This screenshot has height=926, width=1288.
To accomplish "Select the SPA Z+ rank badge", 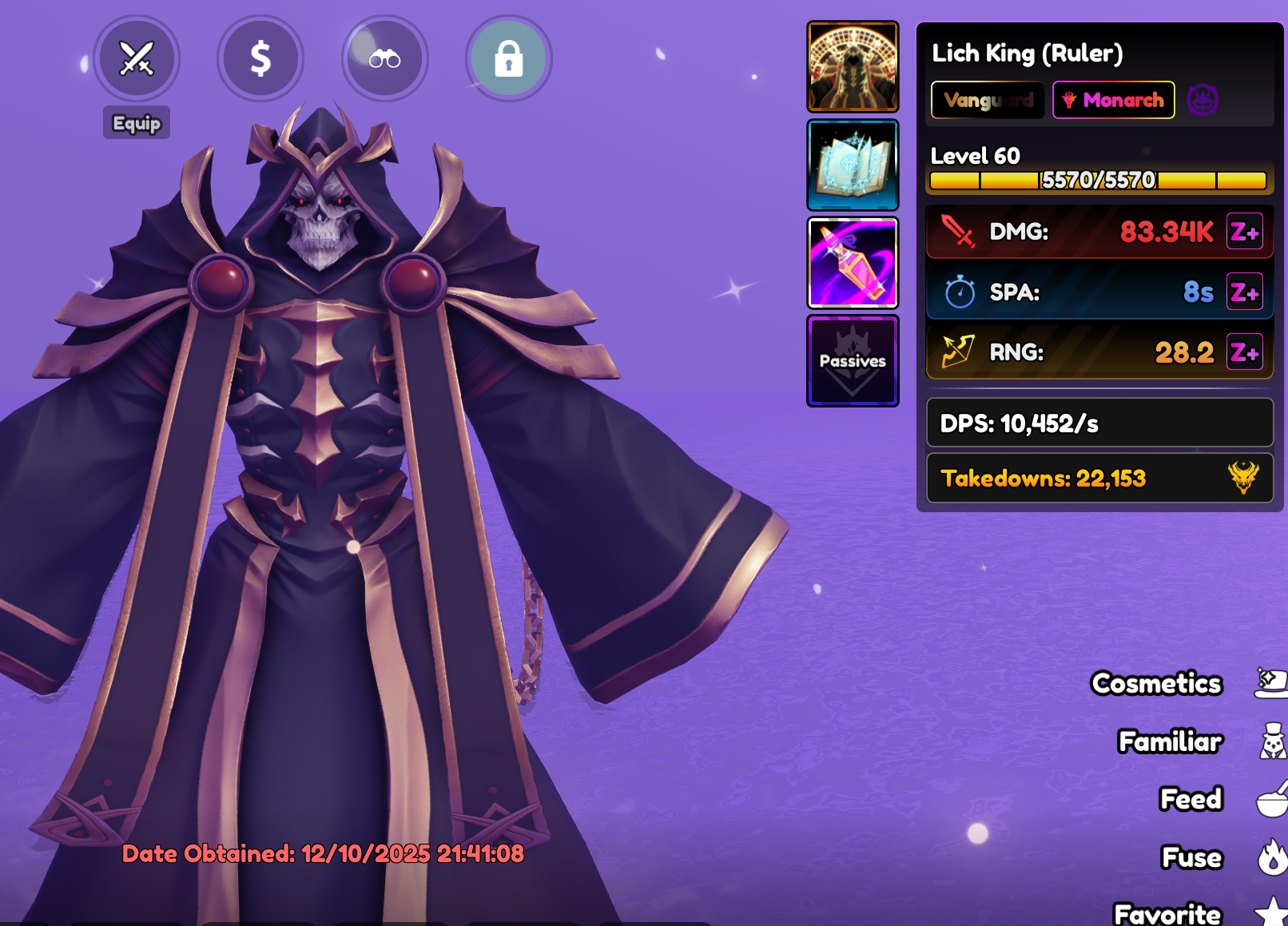I will (1244, 292).
